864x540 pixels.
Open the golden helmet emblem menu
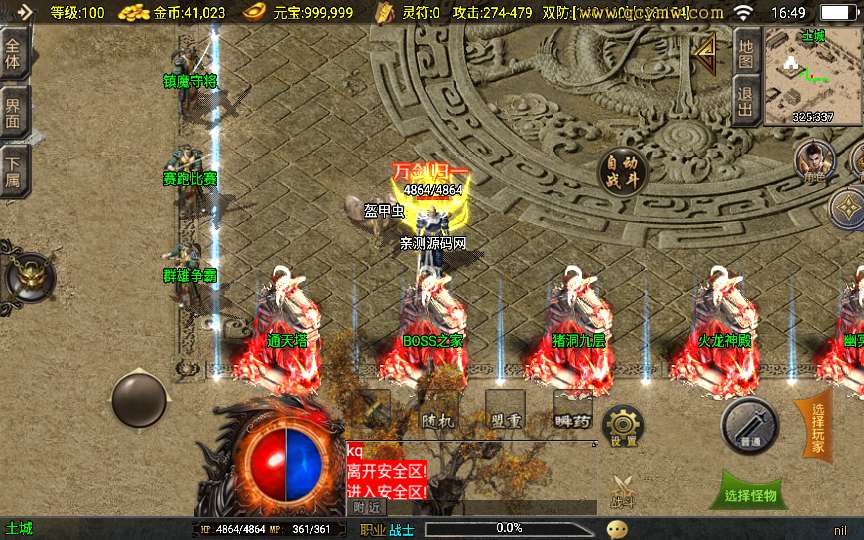pos(28,273)
